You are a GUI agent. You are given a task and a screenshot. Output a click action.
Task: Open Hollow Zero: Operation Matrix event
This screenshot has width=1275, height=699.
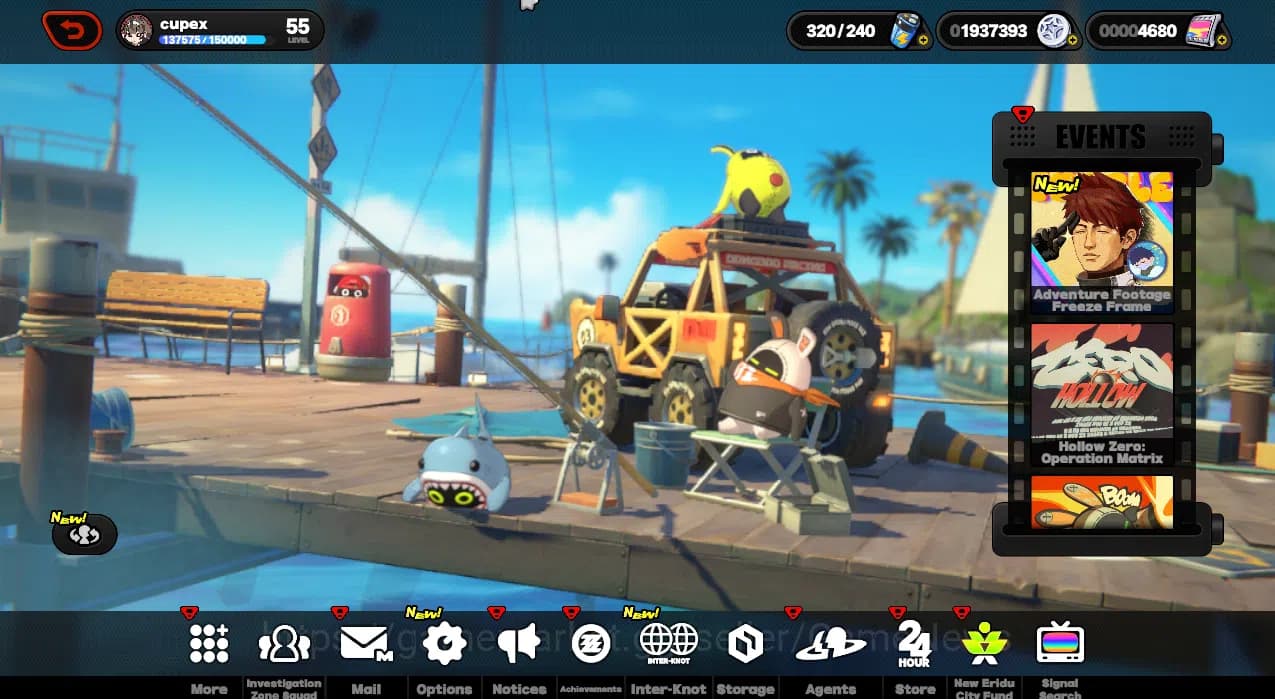[x=1102, y=394]
